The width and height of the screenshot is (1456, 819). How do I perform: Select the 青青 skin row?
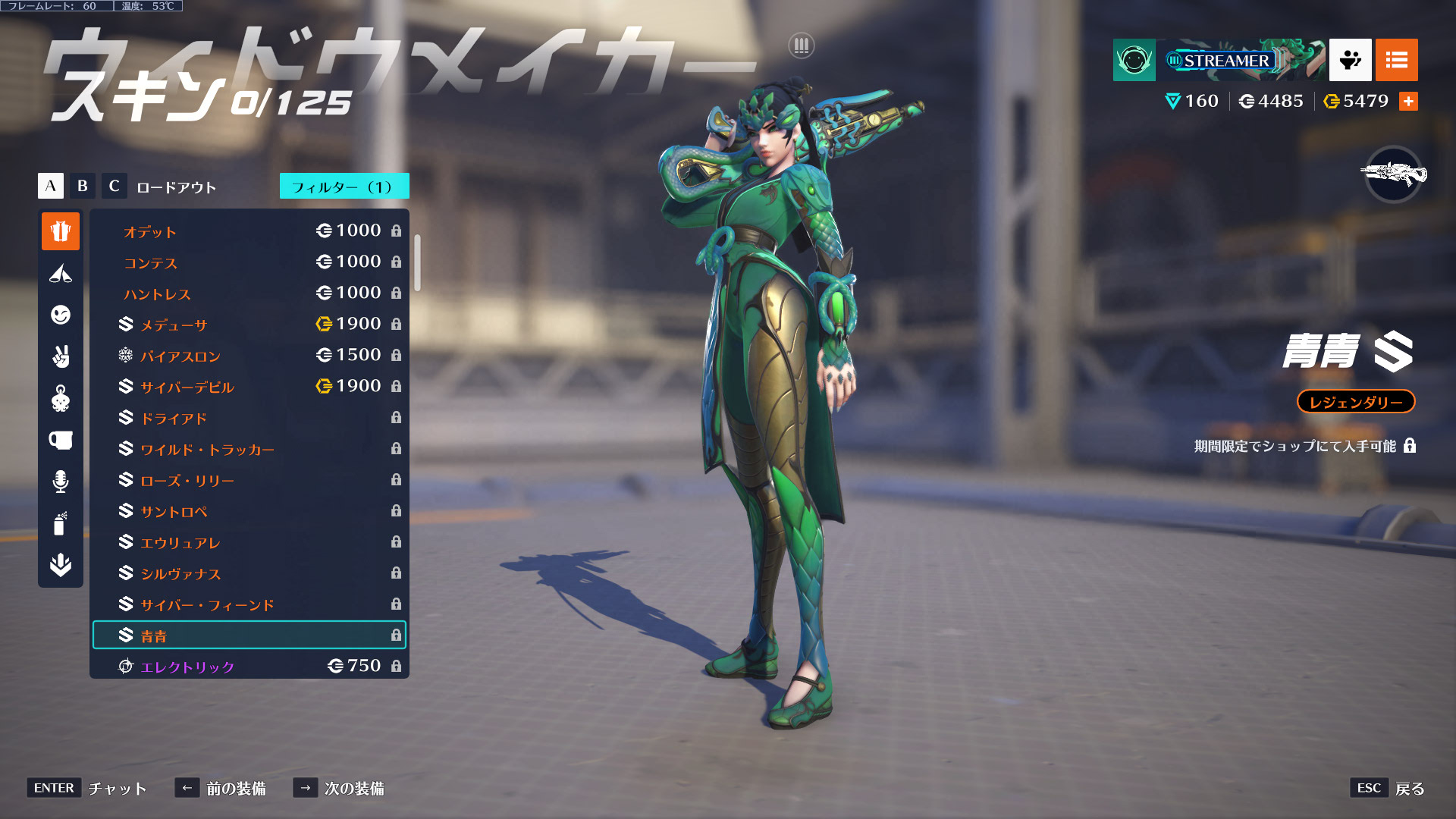tap(249, 635)
